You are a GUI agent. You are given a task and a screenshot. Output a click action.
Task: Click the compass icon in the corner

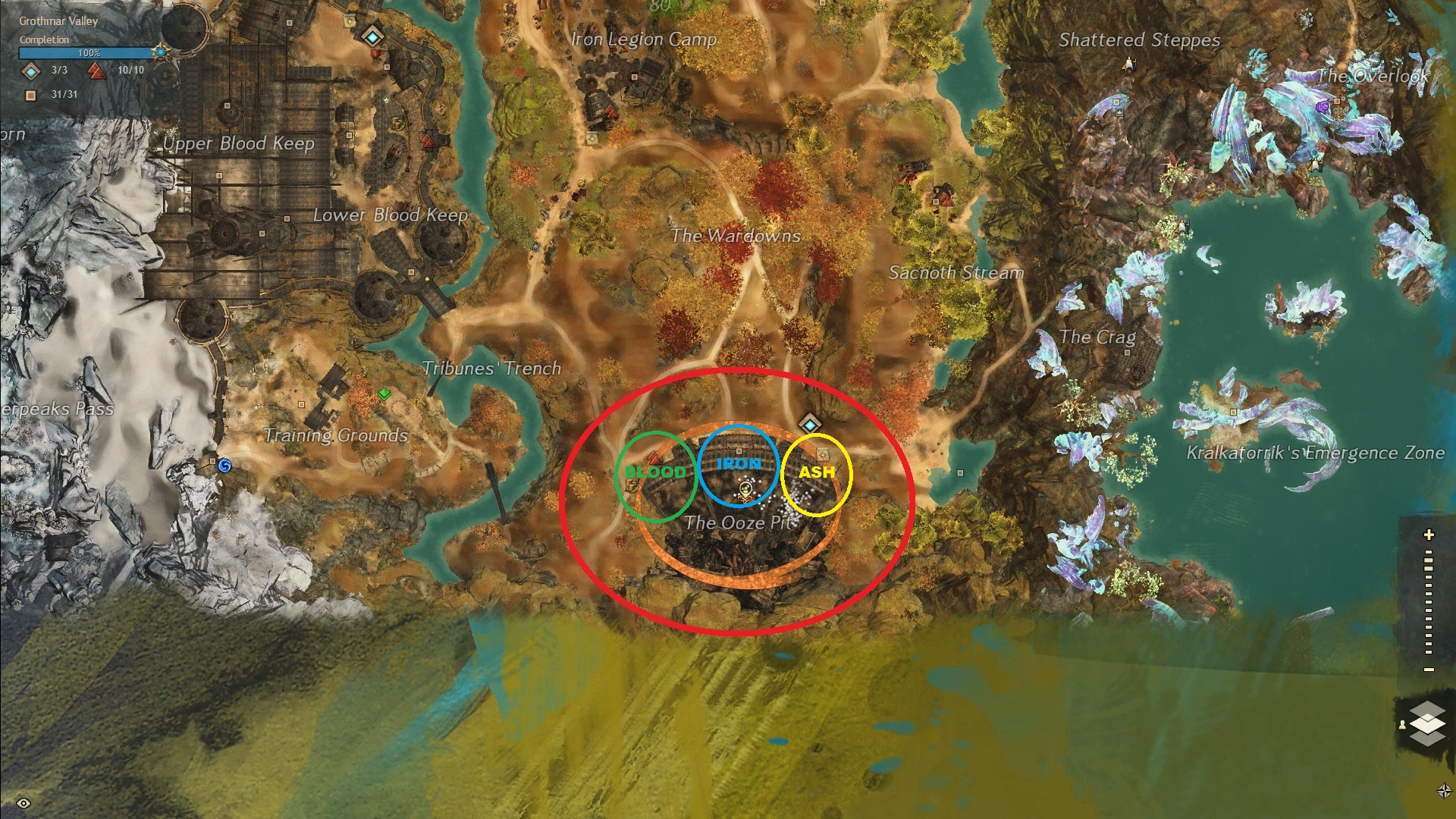[x=1444, y=791]
